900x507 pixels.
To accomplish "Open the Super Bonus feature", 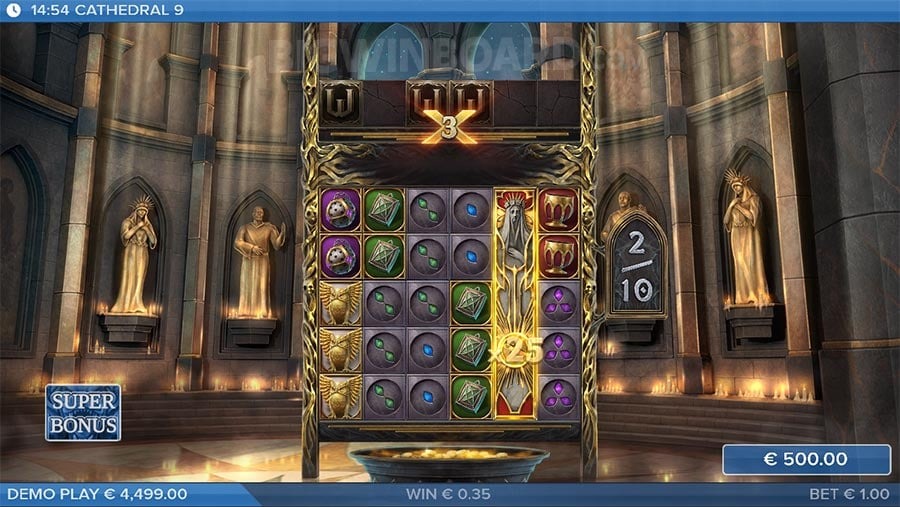I will point(83,412).
